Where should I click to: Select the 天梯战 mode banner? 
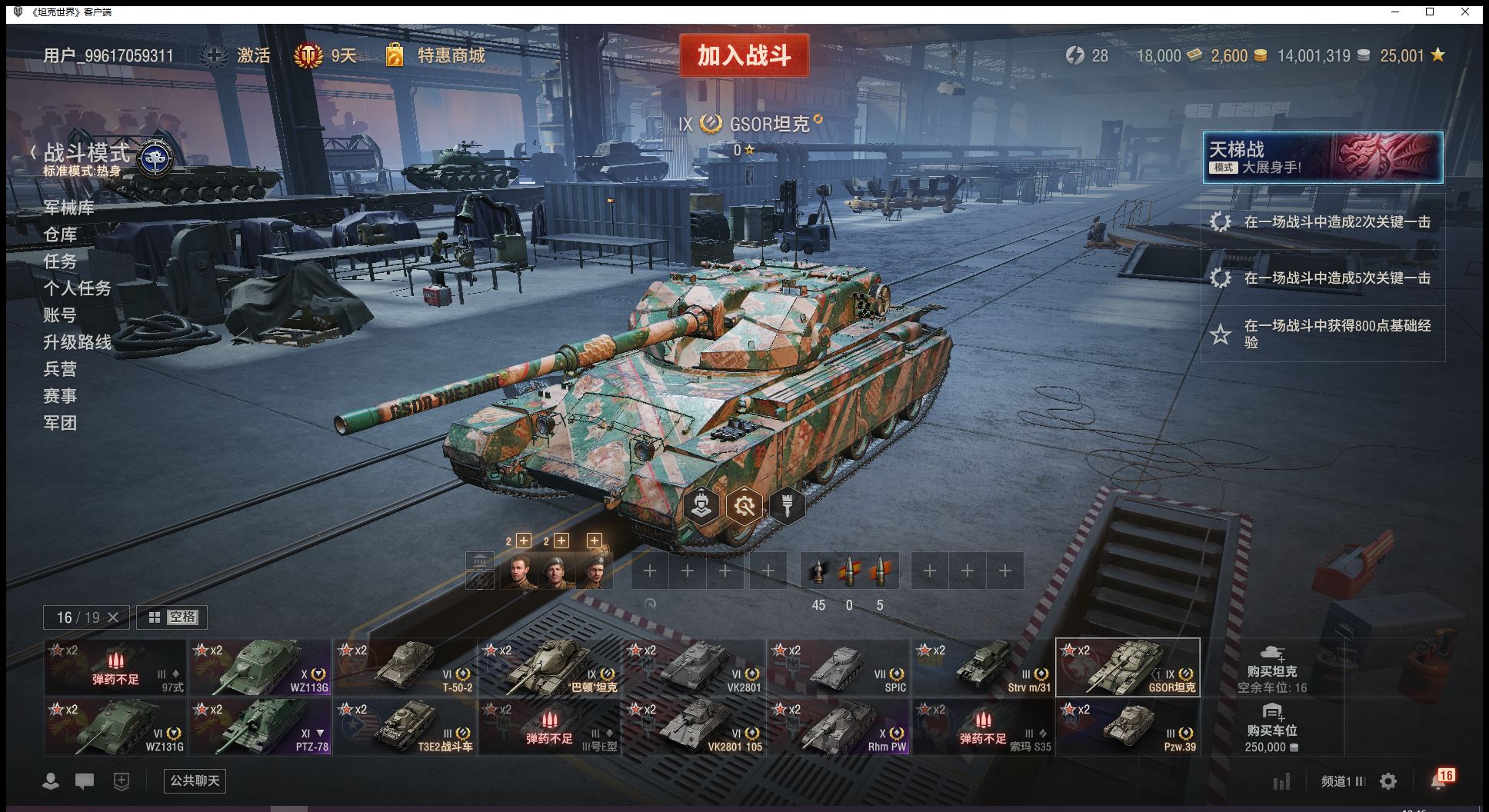click(x=1322, y=158)
